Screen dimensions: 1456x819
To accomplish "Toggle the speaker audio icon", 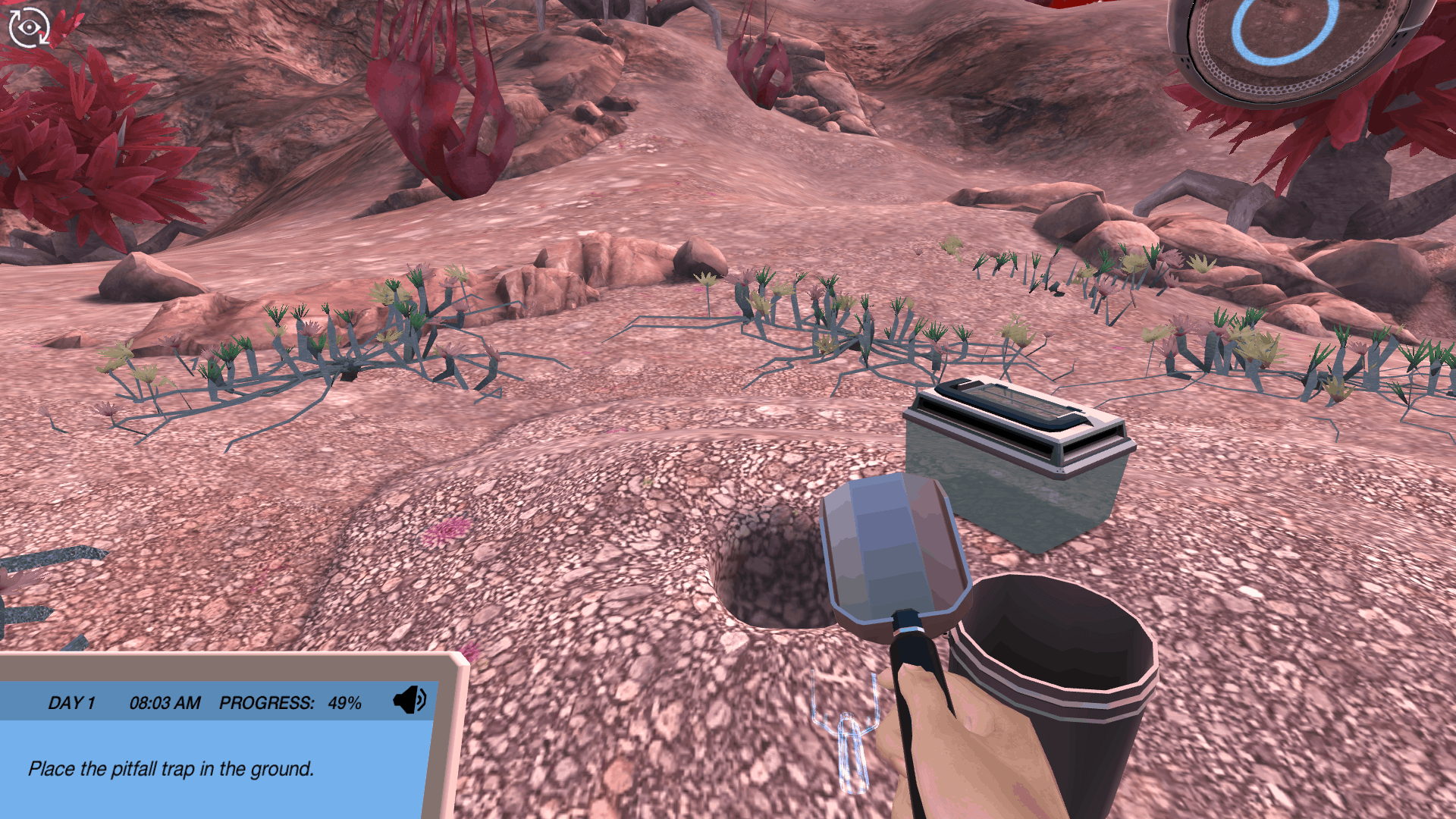I will point(409,701).
